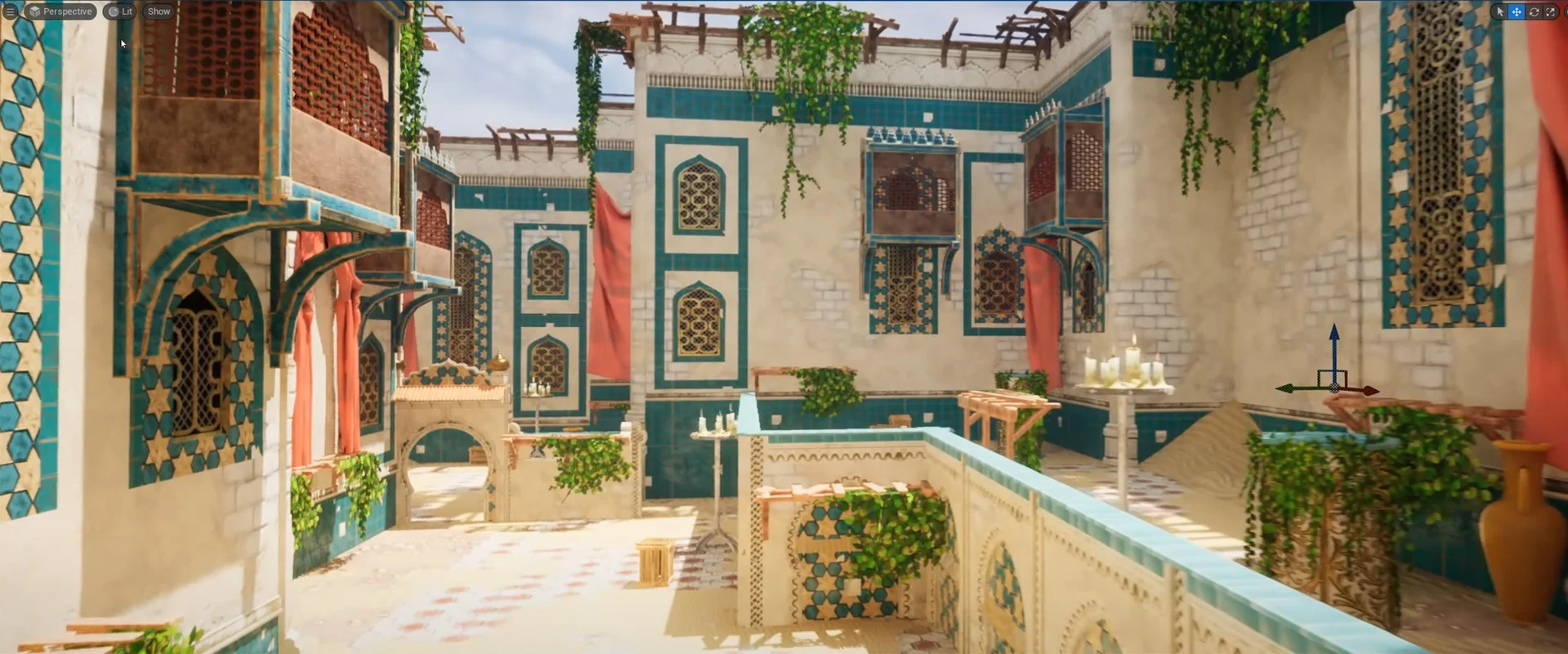Open the Perspective view dropdown
The image size is (1568, 654).
tap(60, 11)
